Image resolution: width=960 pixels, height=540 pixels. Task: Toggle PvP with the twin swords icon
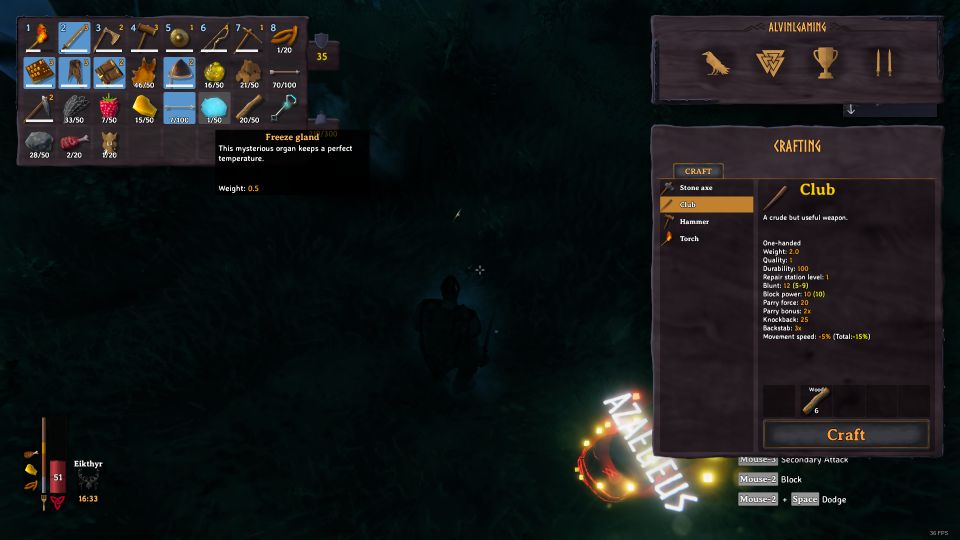(881, 64)
